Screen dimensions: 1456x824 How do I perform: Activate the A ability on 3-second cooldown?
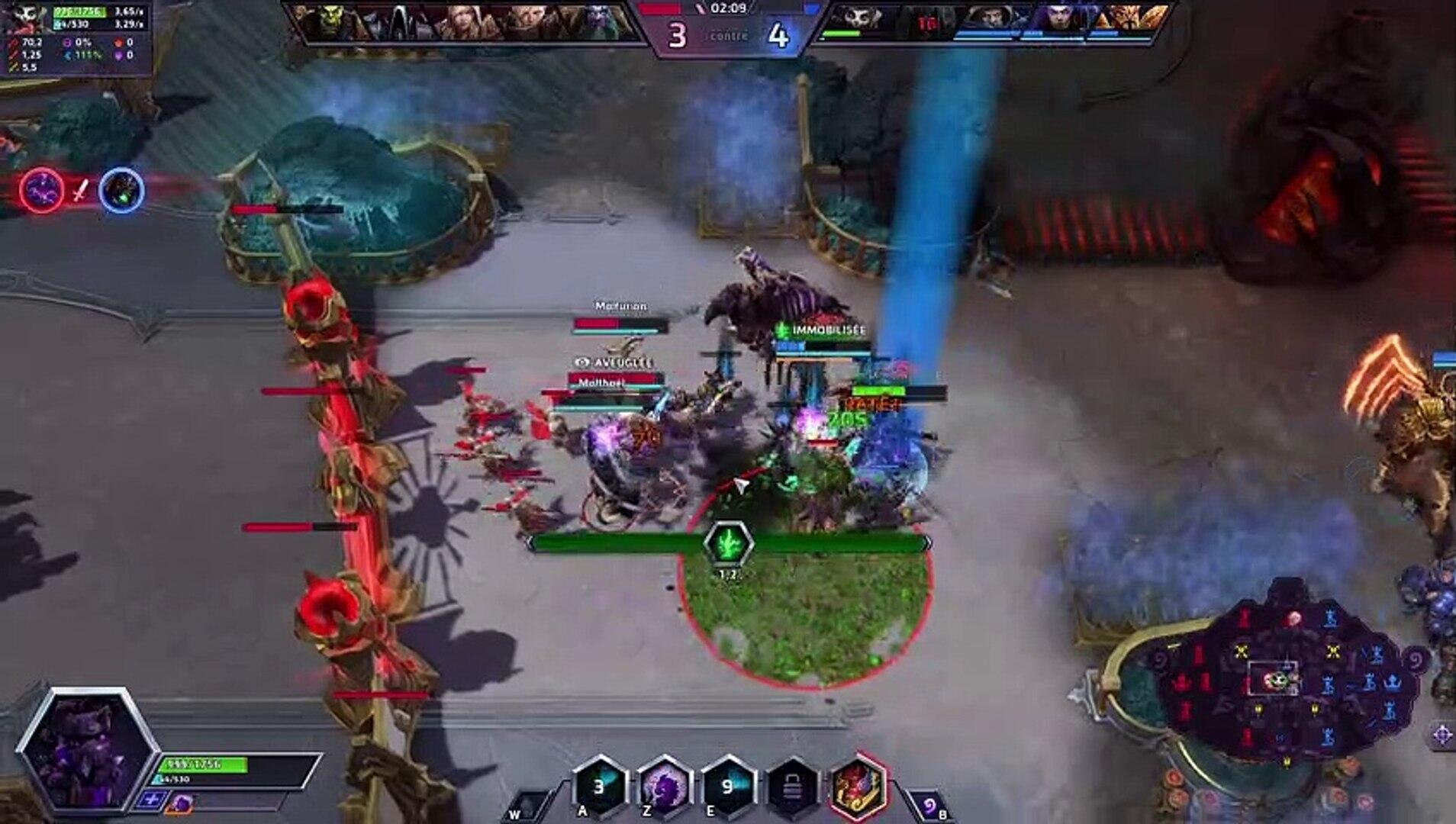click(x=601, y=787)
